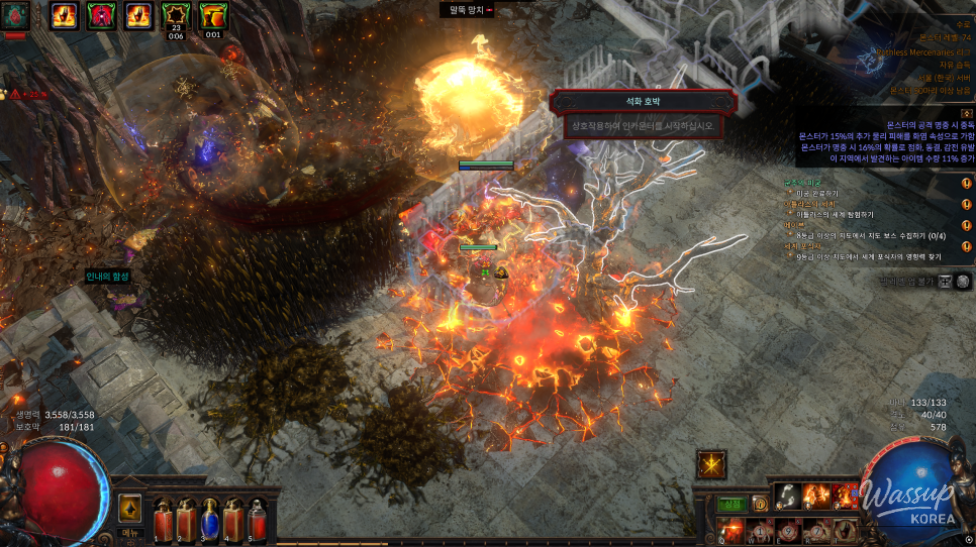This screenshot has height=547, width=976.
Task: Activate the footprints movement skill
Action: click(x=787, y=496)
